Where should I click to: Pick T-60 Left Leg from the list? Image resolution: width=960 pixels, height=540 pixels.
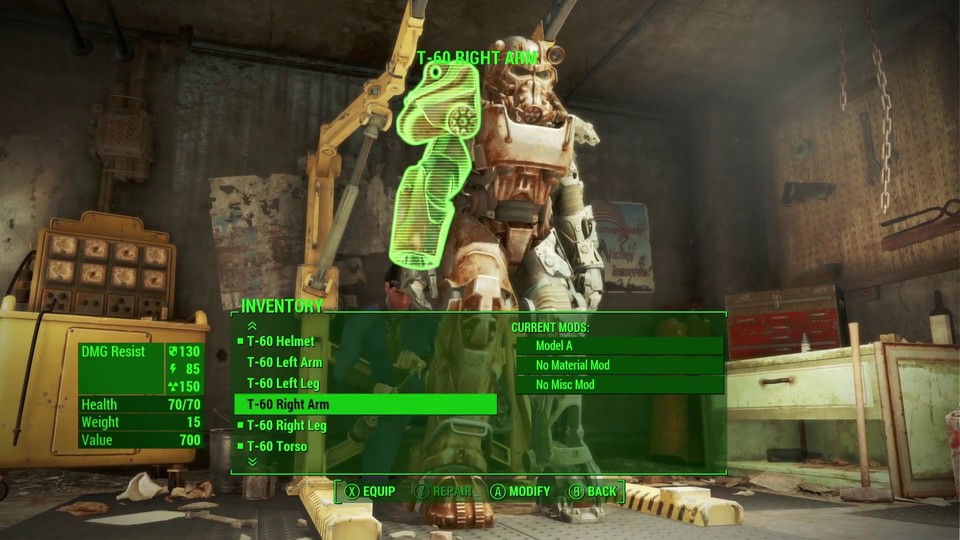284,384
